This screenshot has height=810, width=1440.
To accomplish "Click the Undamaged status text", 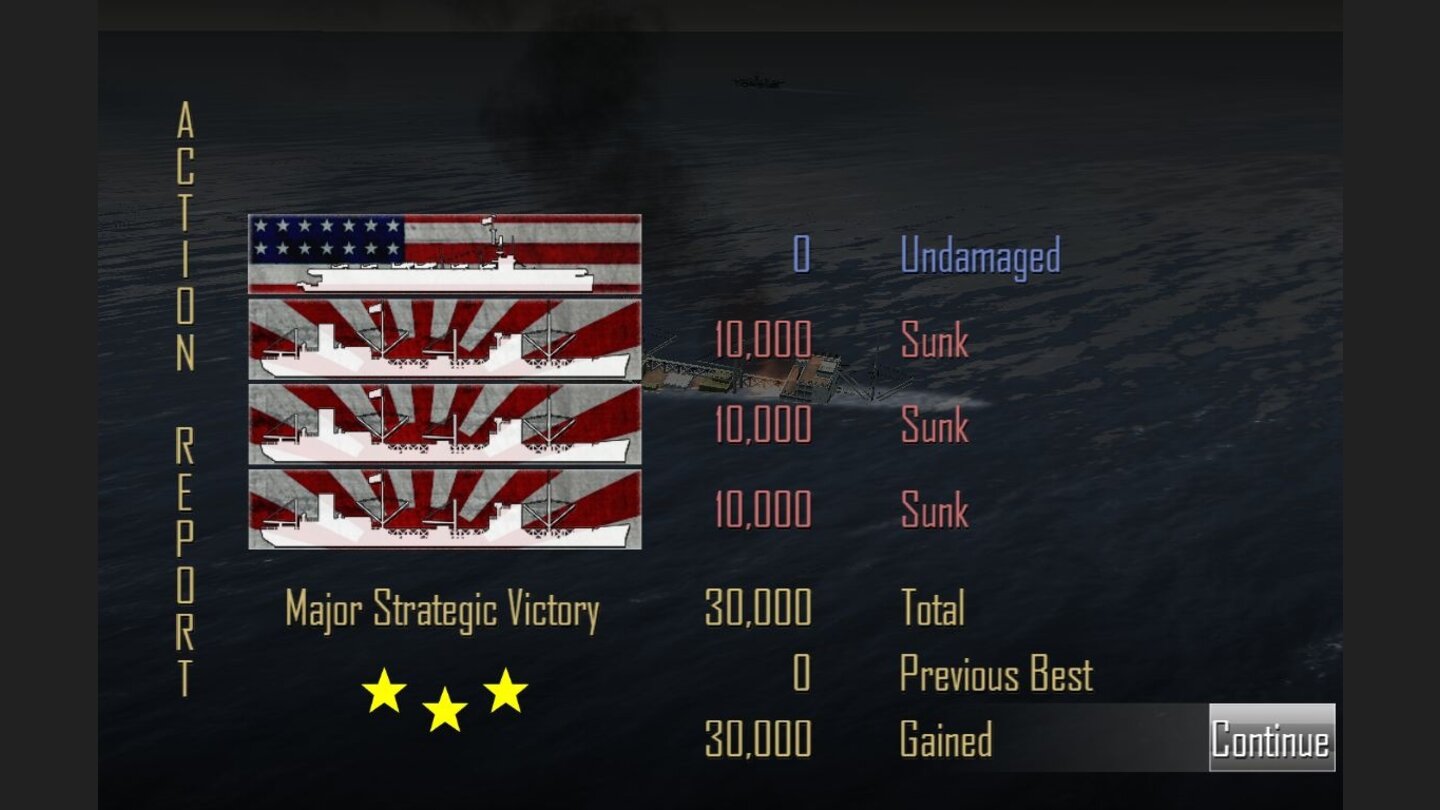I will click(980, 255).
